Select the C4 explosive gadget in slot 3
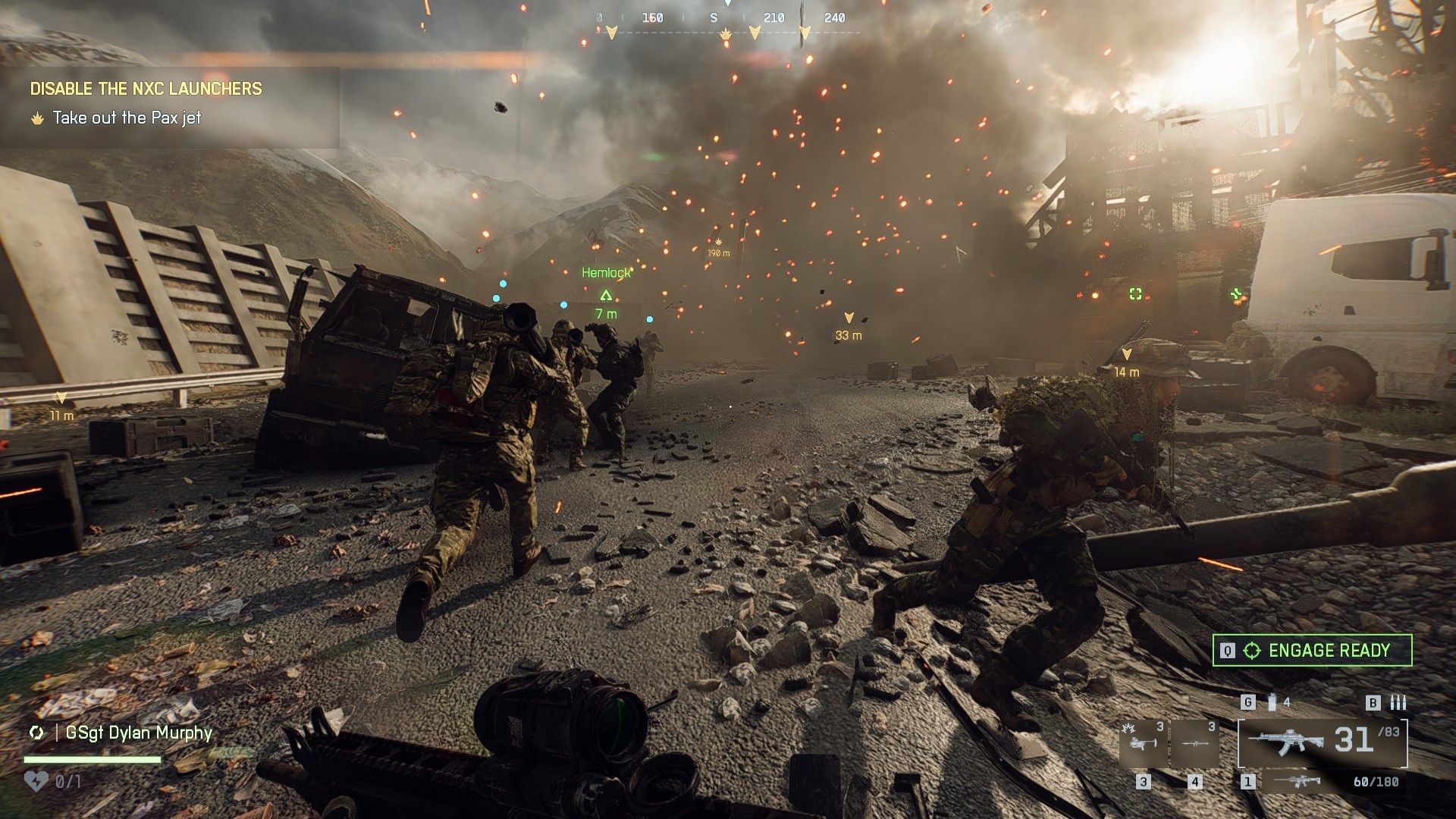Image resolution: width=1456 pixels, height=819 pixels. point(1144,744)
